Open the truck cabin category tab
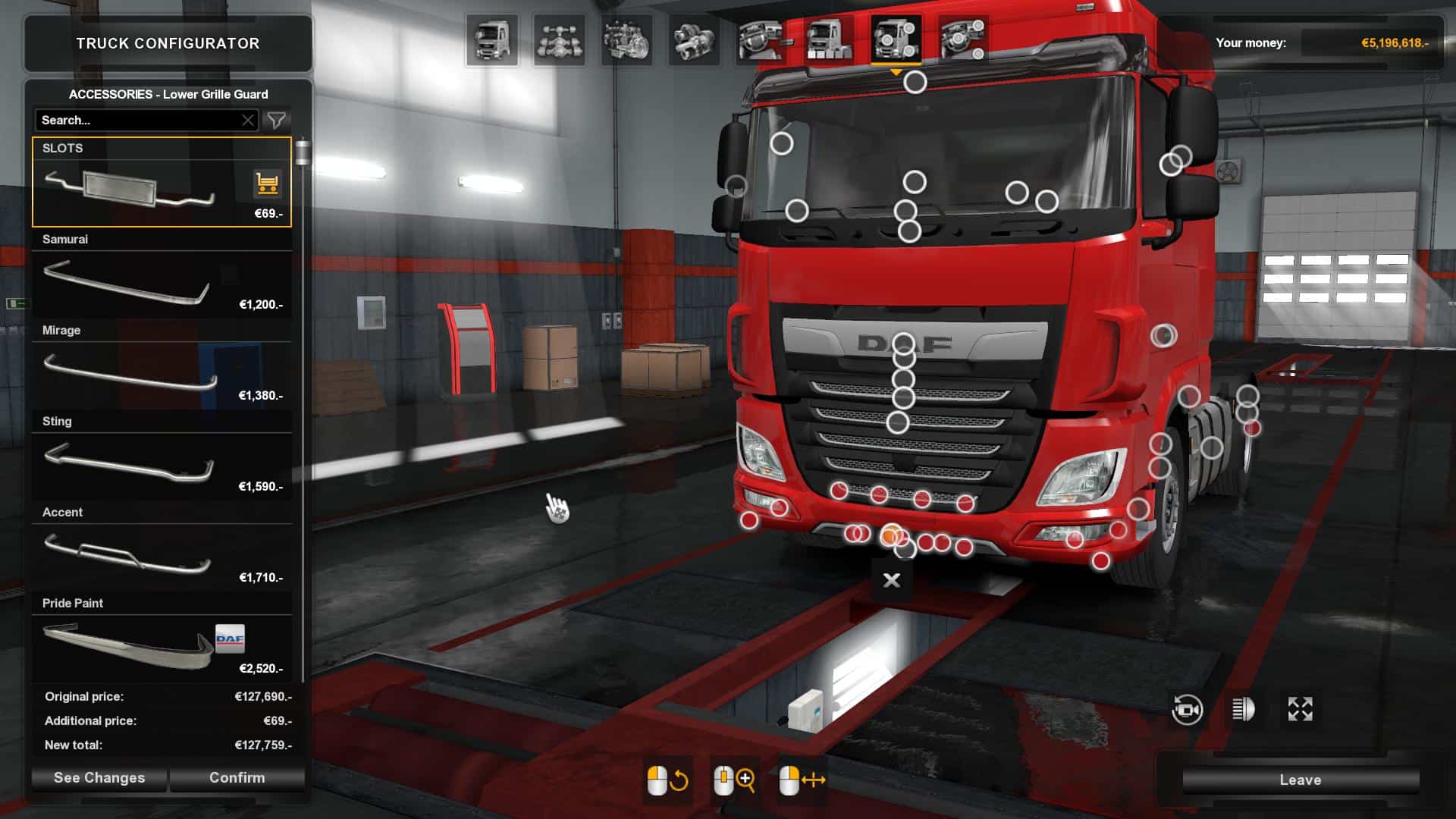 (x=492, y=40)
